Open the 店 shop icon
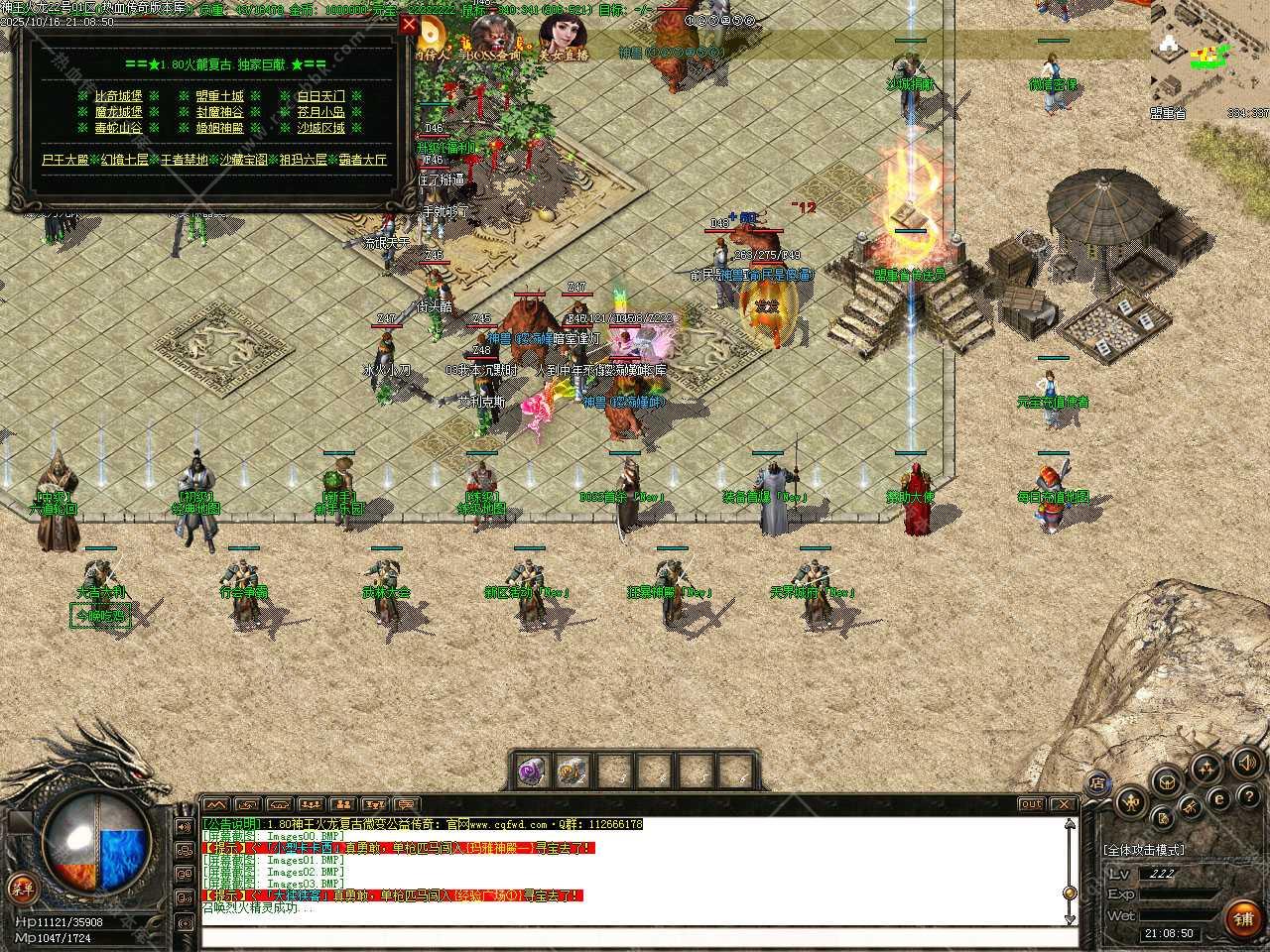This screenshot has height=952, width=1270. [x=1097, y=783]
